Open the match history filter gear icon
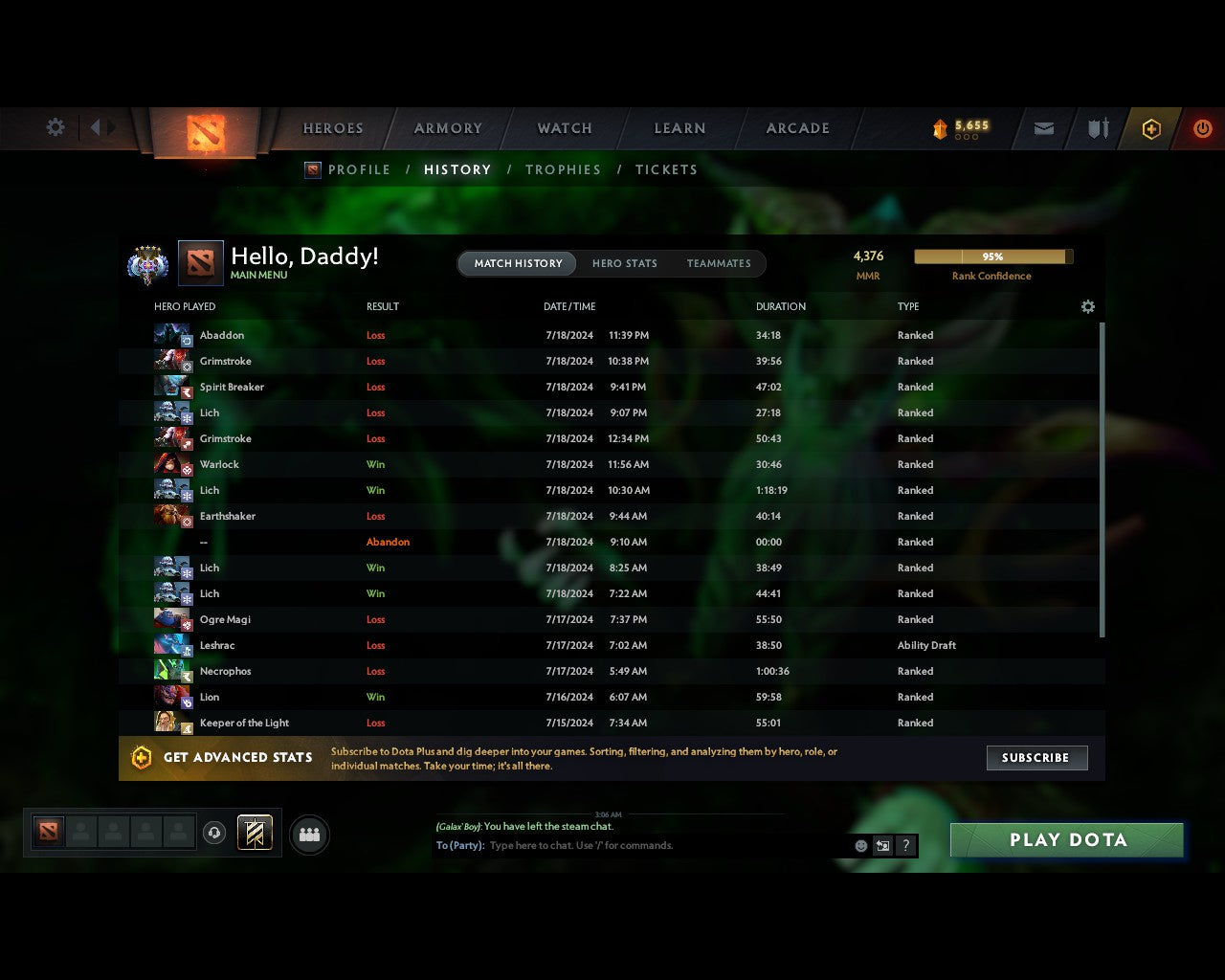Image resolution: width=1225 pixels, height=980 pixels. (x=1087, y=306)
